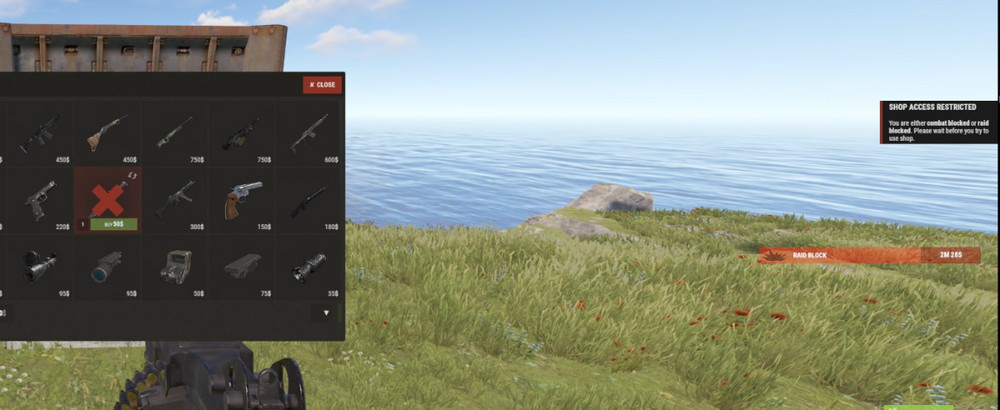Choose the blue-lens scope priced 95$

tap(107, 267)
